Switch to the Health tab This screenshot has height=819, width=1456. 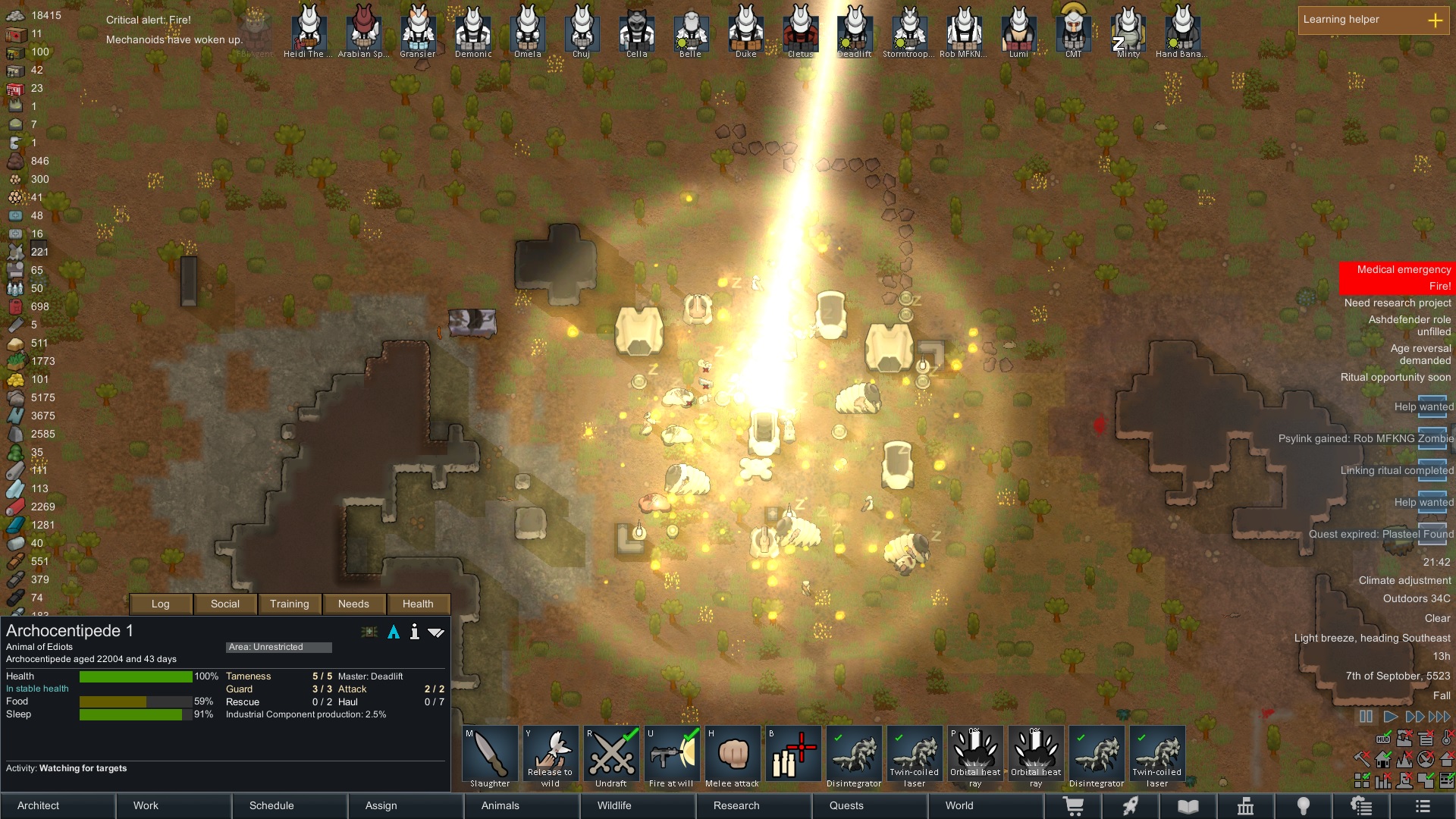pos(418,604)
